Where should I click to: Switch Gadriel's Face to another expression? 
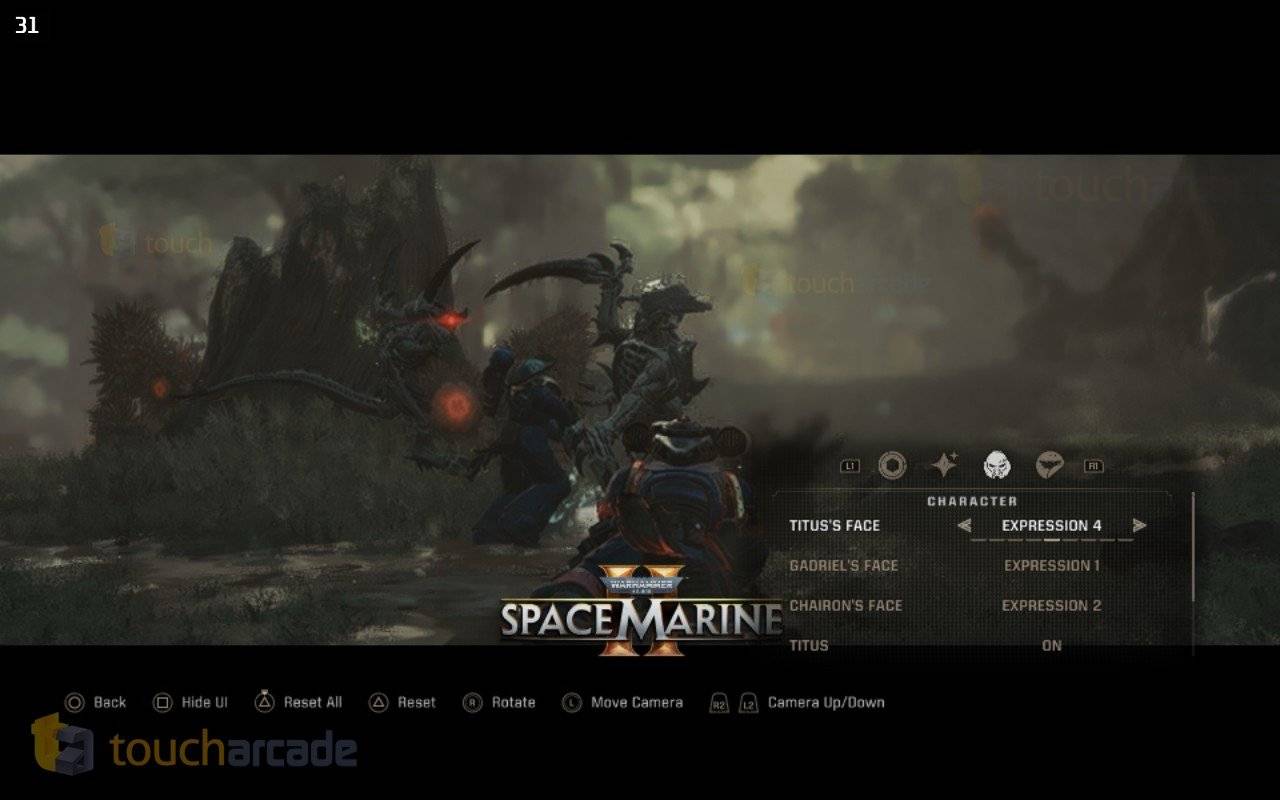click(x=1051, y=565)
